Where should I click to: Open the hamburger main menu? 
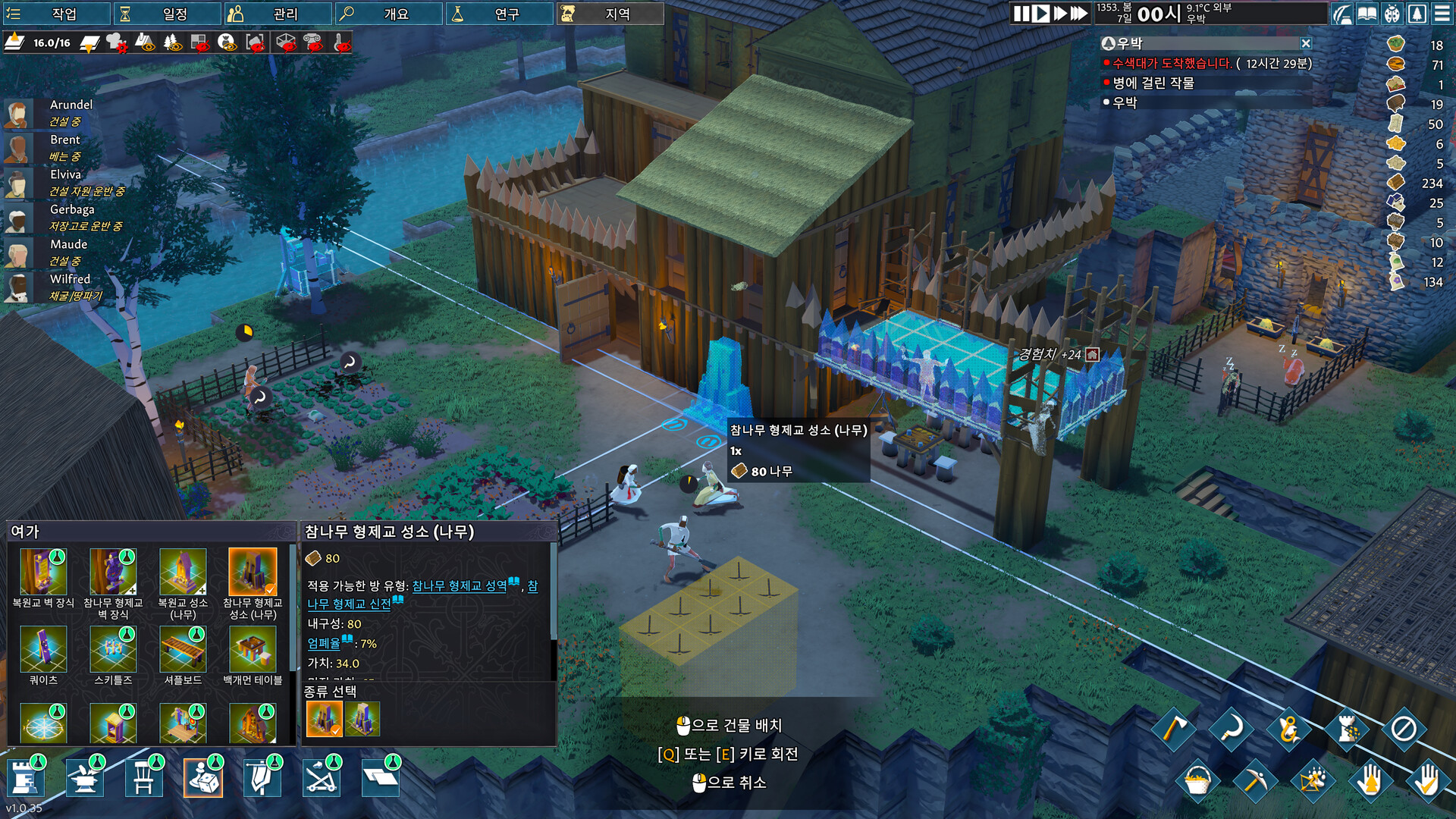point(1442,14)
